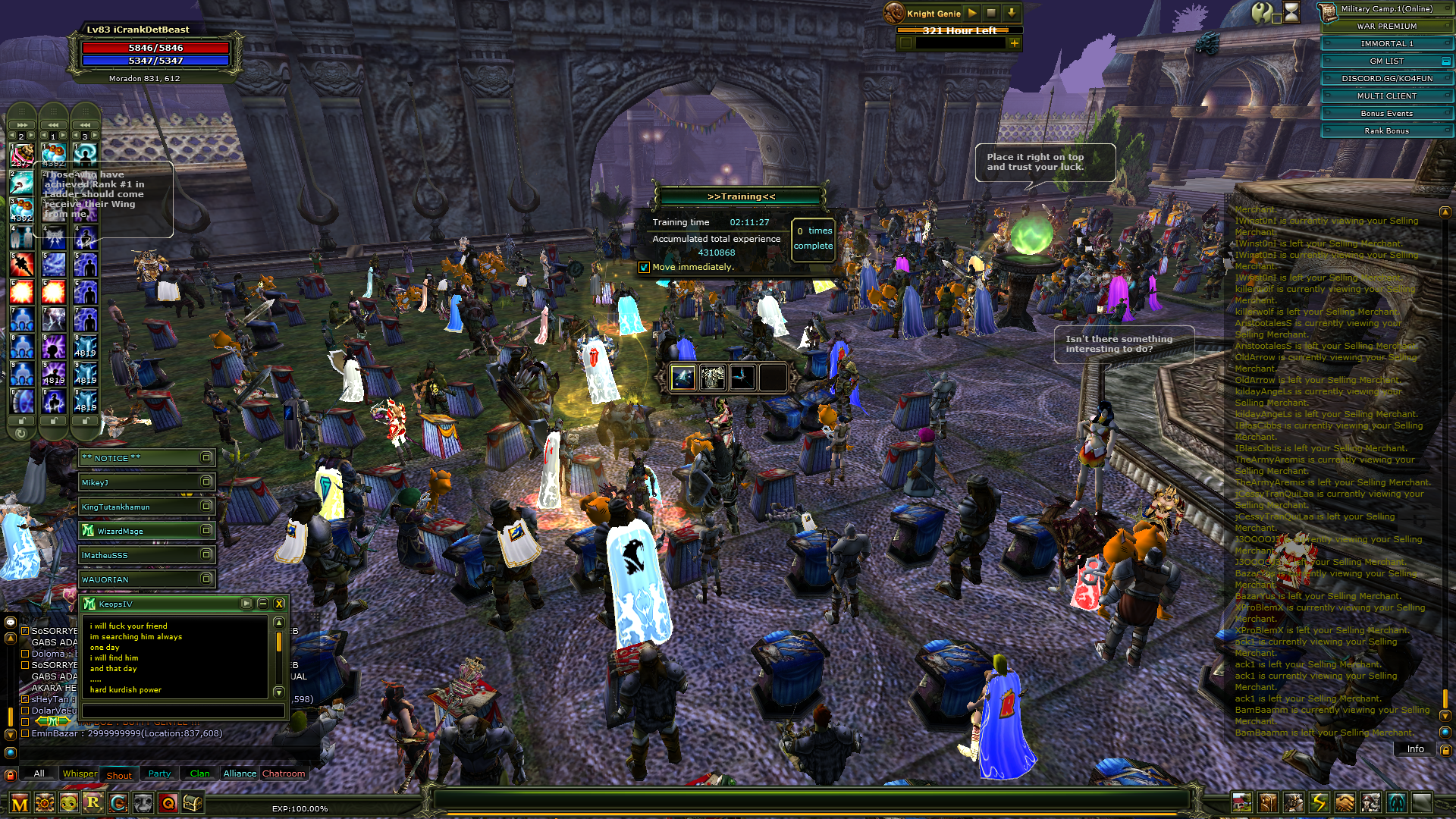Stop the Knight Genie
Image resolution: width=1456 pixels, height=819 pixels.
tap(991, 13)
